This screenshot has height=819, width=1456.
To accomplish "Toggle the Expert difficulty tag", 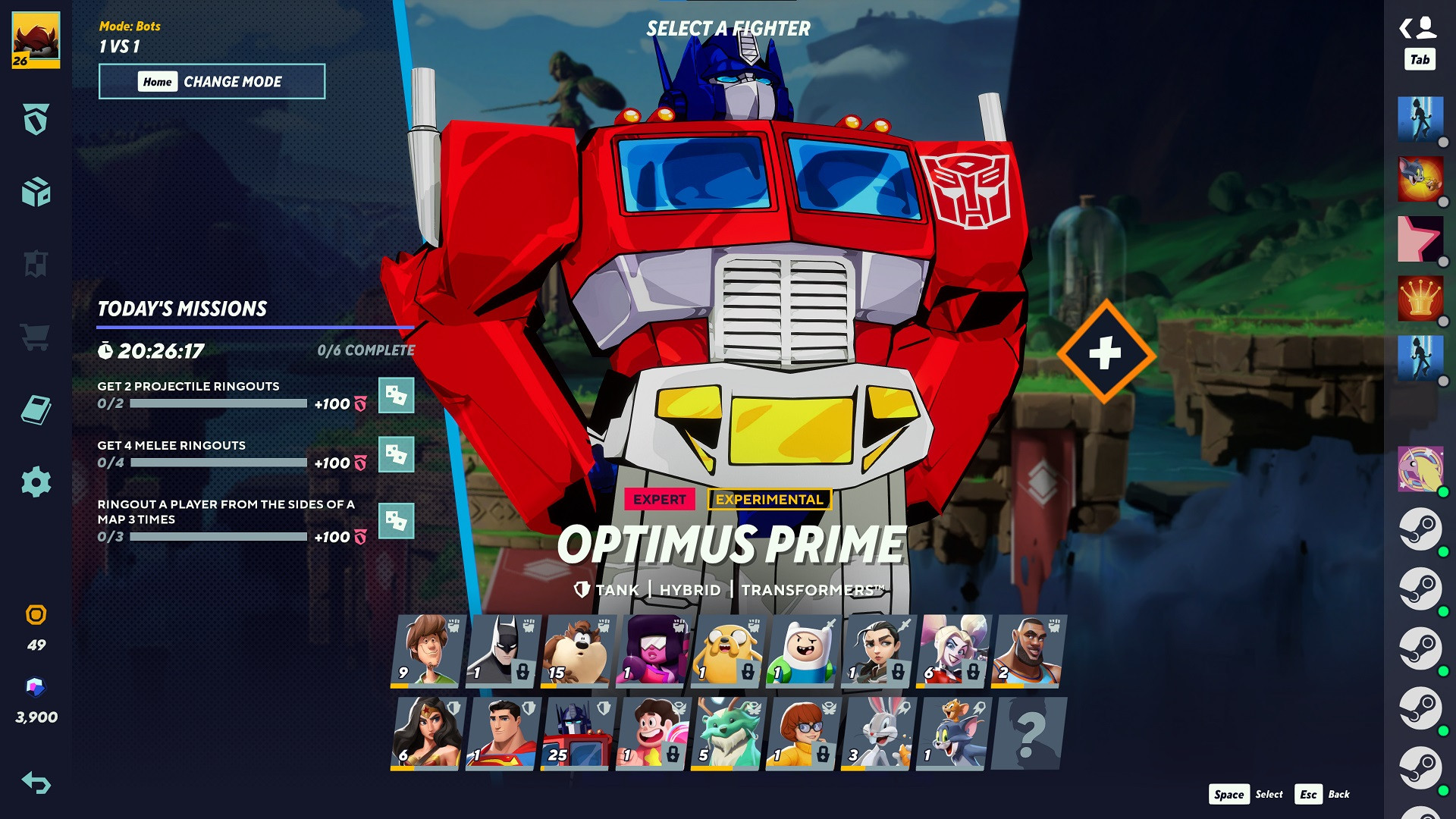I will [x=659, y=500].
